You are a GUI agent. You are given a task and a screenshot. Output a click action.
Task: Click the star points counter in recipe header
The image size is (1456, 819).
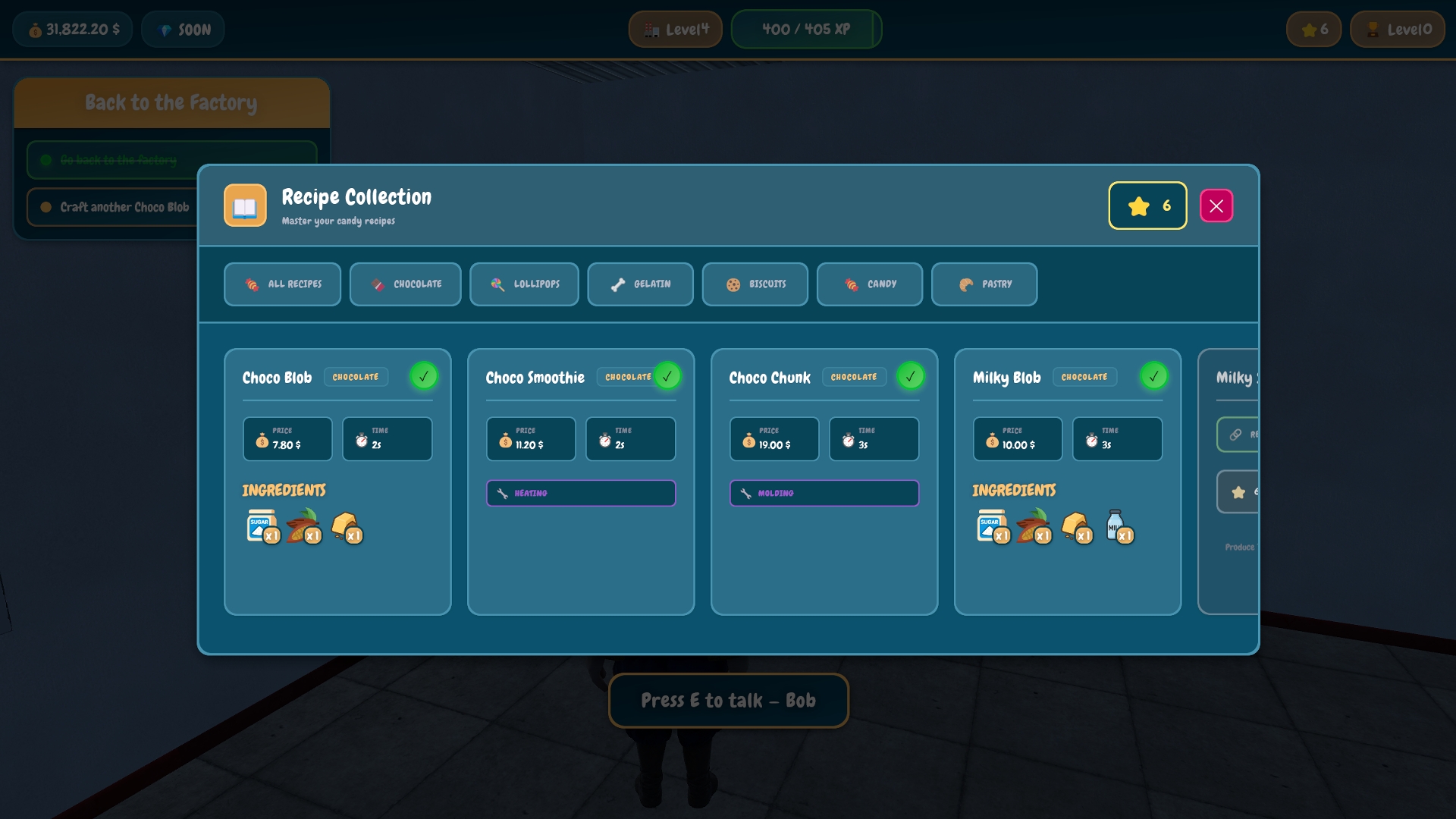point(1147,206)
